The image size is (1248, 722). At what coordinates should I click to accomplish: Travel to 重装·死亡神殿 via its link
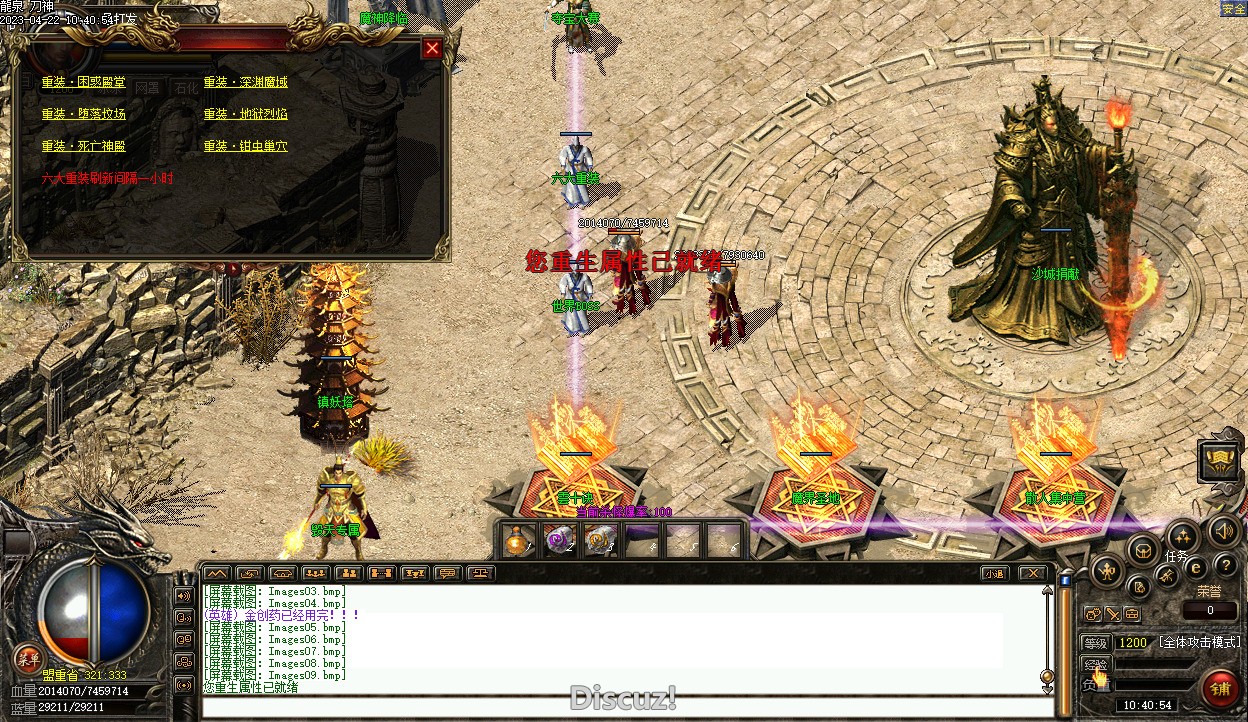point(84,146)
